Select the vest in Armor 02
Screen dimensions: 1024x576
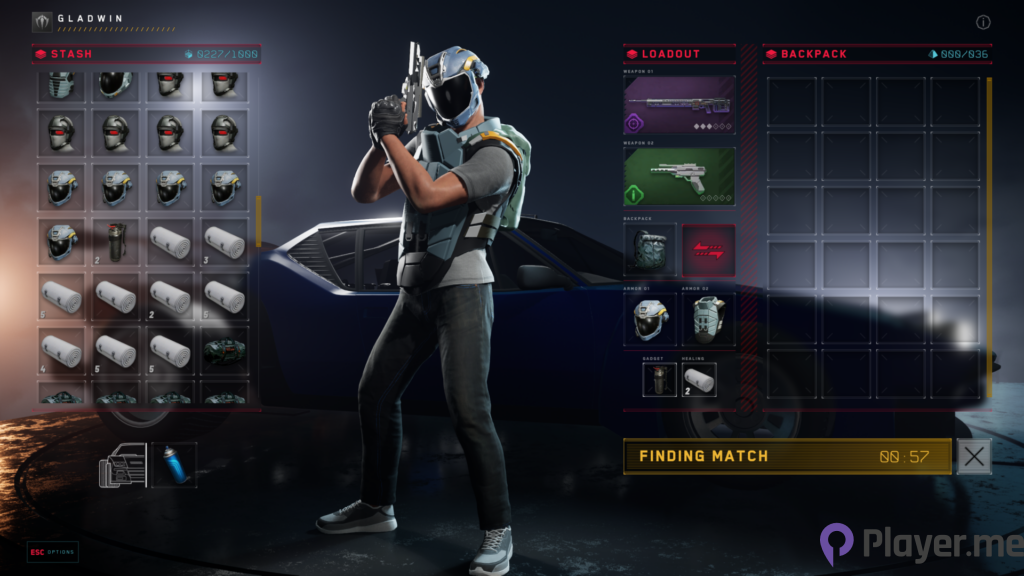pyautogui.click(x=708, y=320)
